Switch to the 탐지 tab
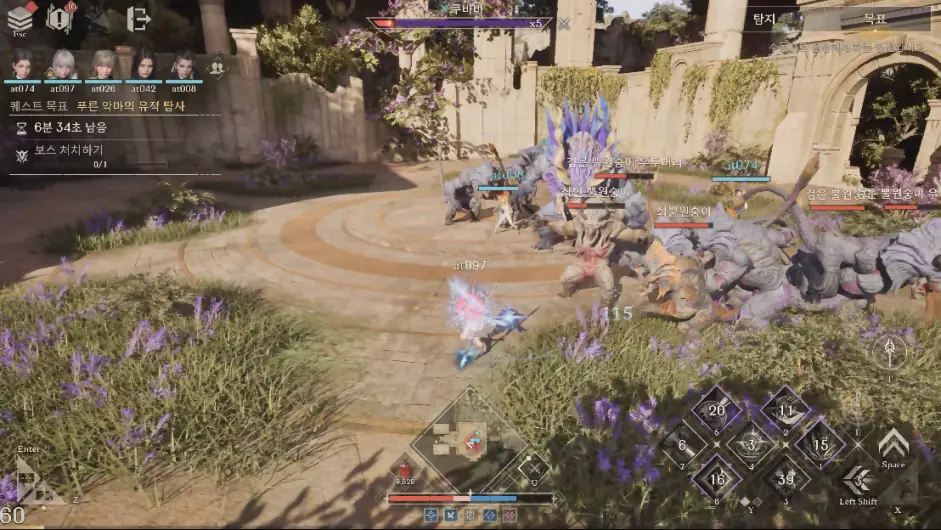The height and width of the screenshot is (530, 941). (764, 18)
